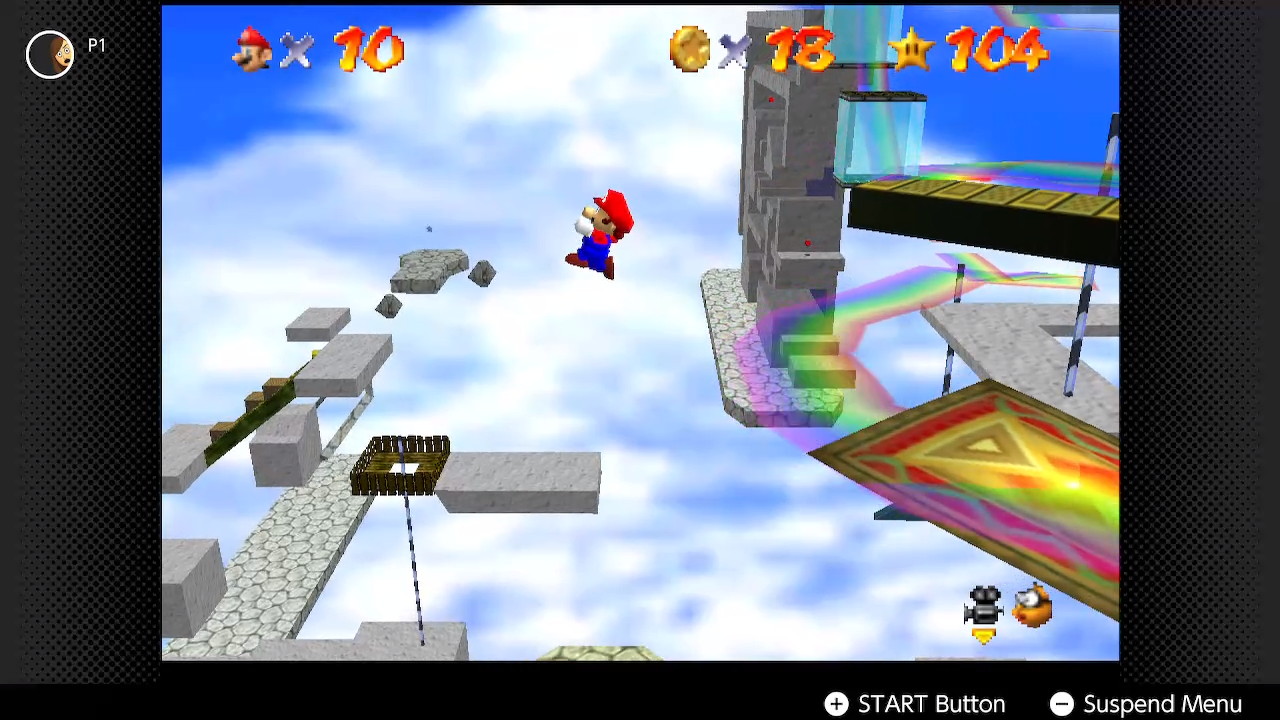Click the P1 Mii avatar portrait
This screenshot has height=720, width=1280.
click(x=49, y=55)
